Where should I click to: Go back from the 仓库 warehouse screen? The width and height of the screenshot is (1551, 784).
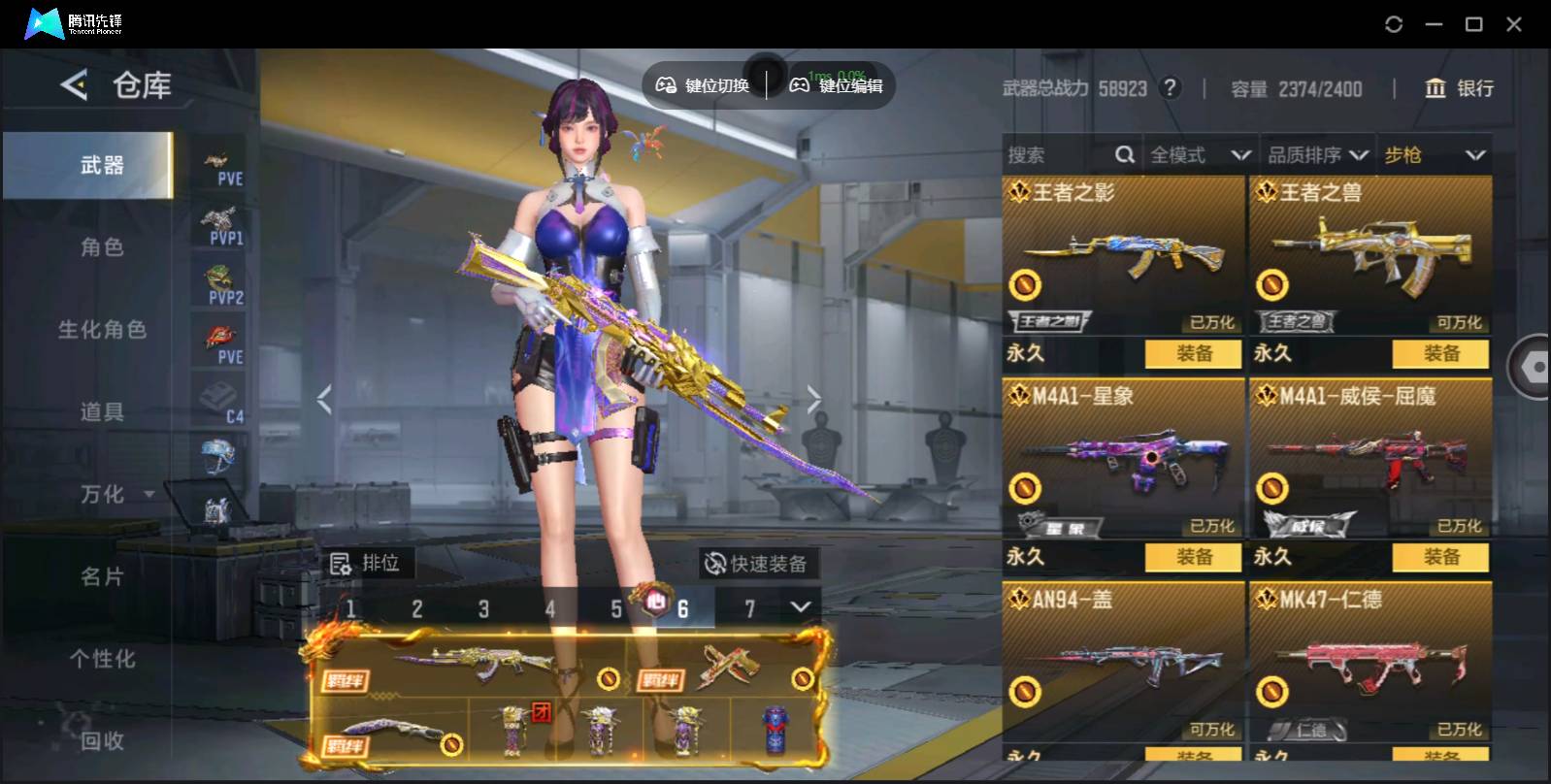[75, 85]
